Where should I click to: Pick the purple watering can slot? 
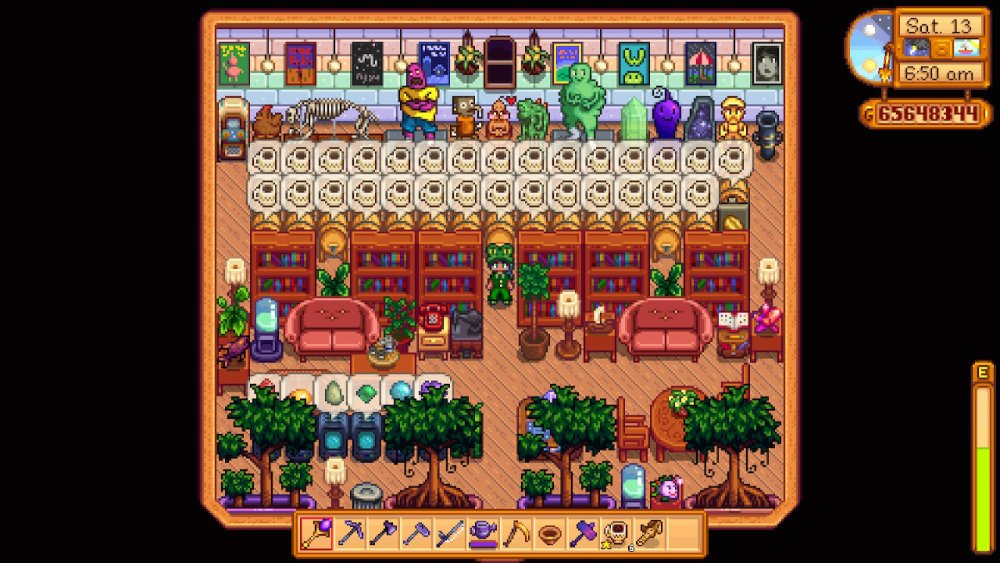(482, 534)
